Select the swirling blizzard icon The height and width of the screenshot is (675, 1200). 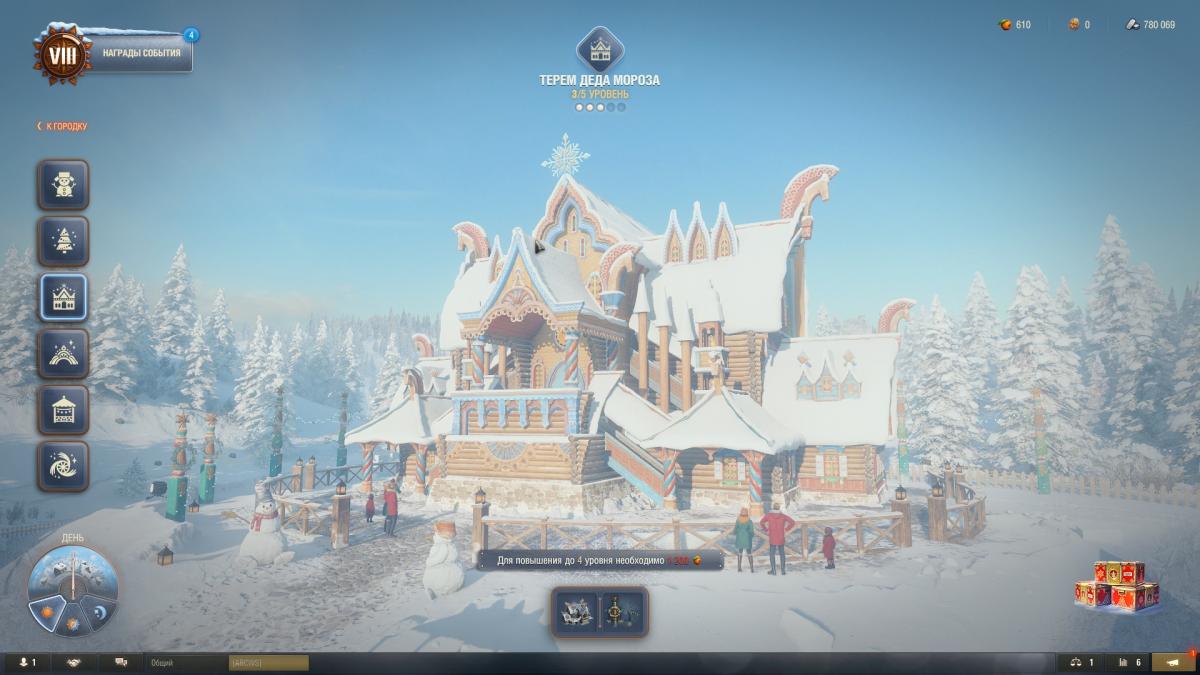(x=64, y=465)
